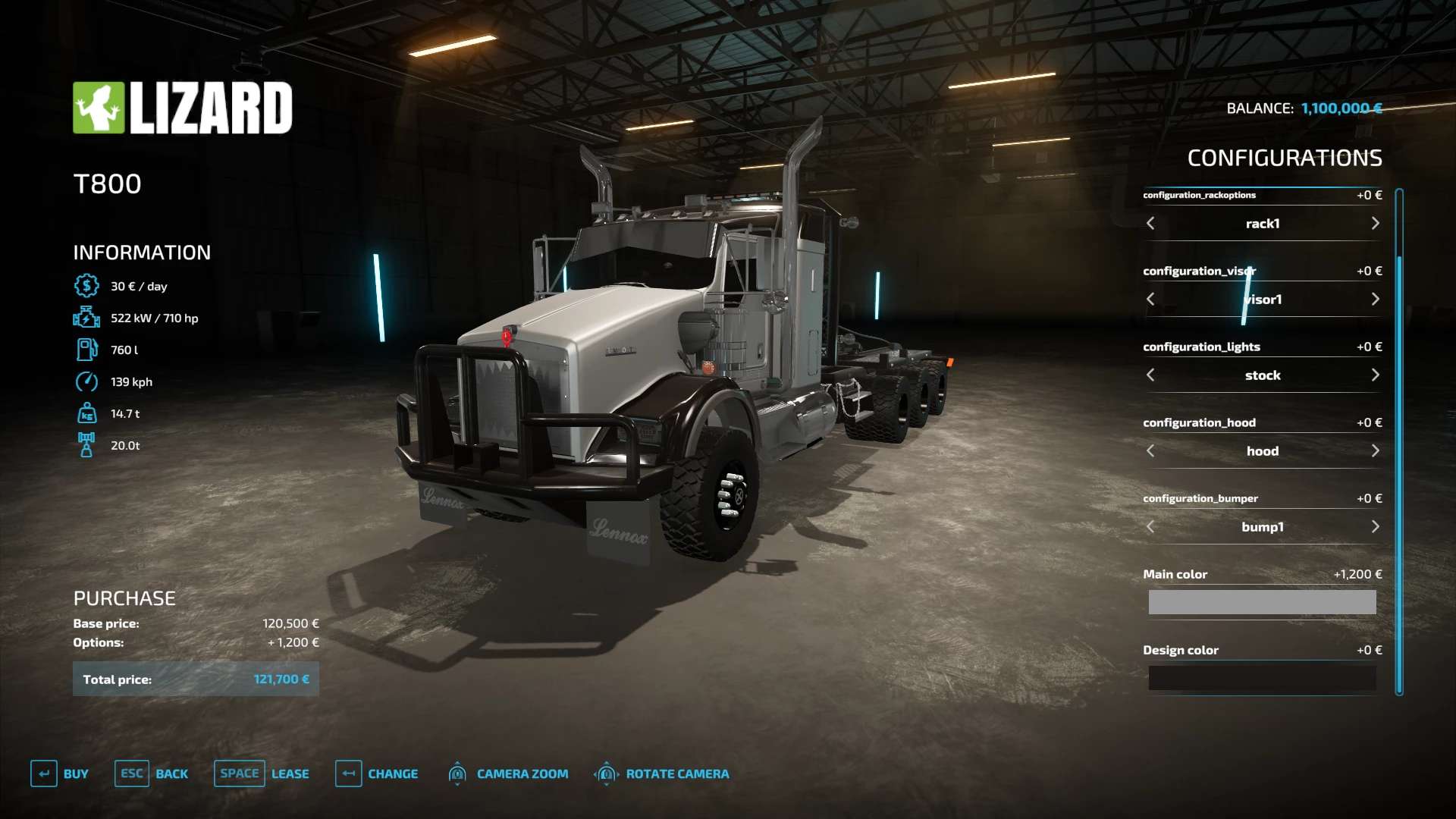Pick next bumper configuration
The image size is (1456, 819).
pos(1375,527)
